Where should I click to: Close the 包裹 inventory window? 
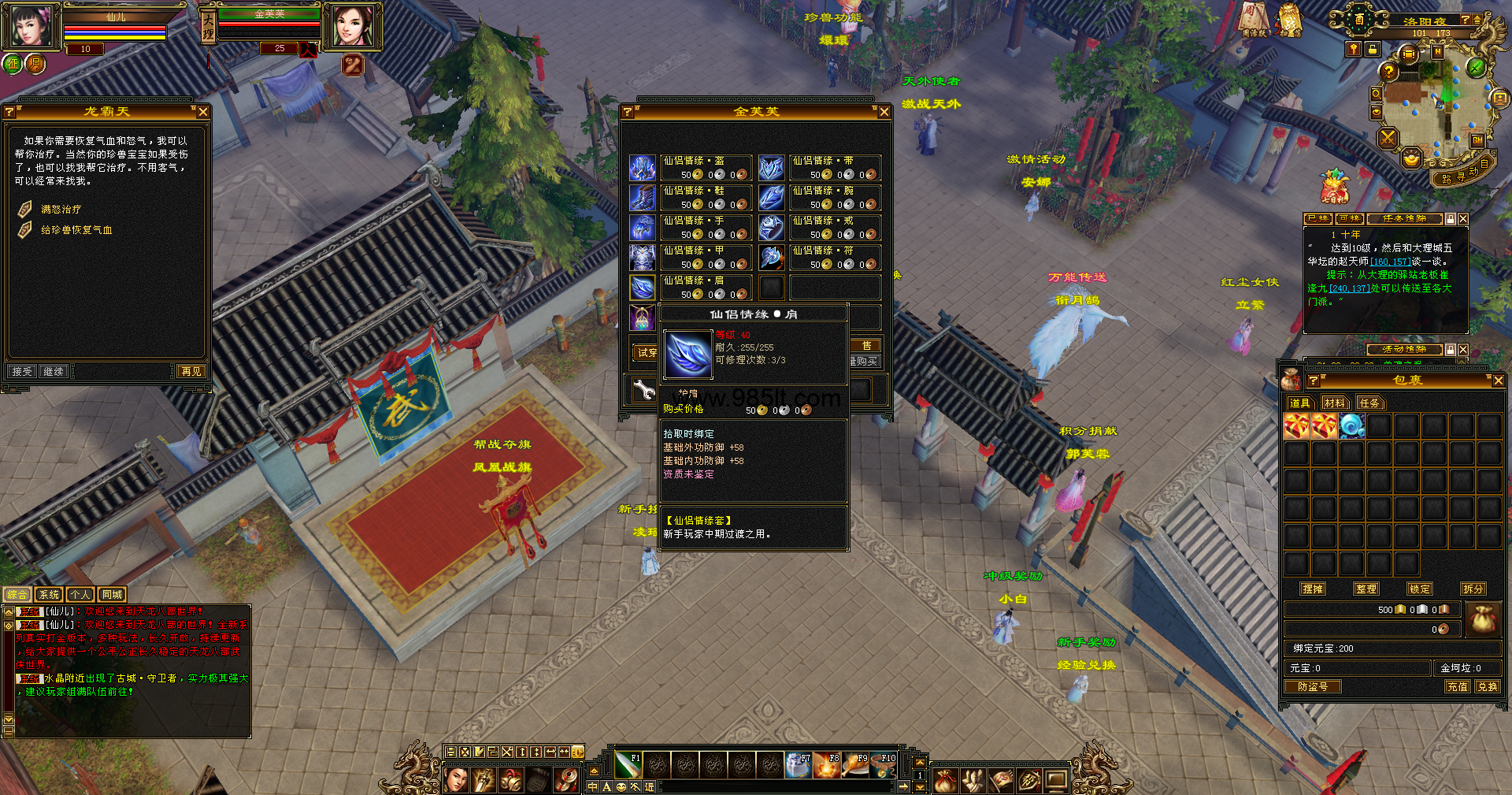click(1498, 381)
